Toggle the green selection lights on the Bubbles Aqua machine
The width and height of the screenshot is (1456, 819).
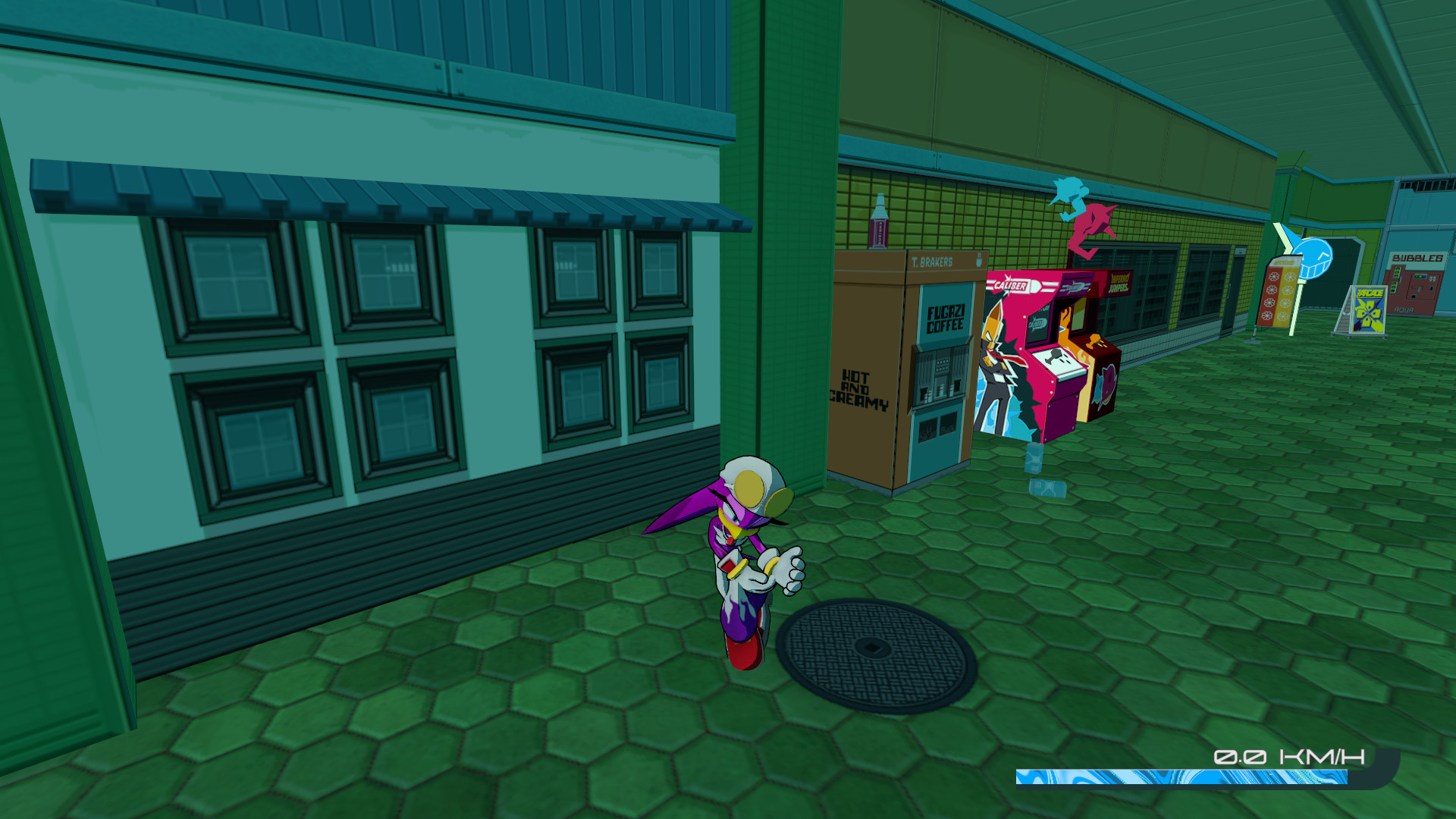1398,280
